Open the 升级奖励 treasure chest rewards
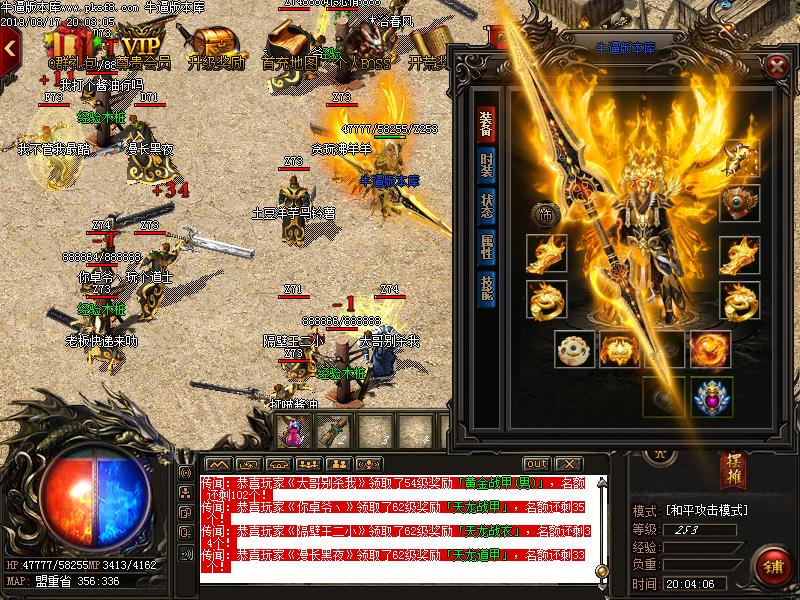Viewport: 800px width, 600px height. click(x=214, y=46)
